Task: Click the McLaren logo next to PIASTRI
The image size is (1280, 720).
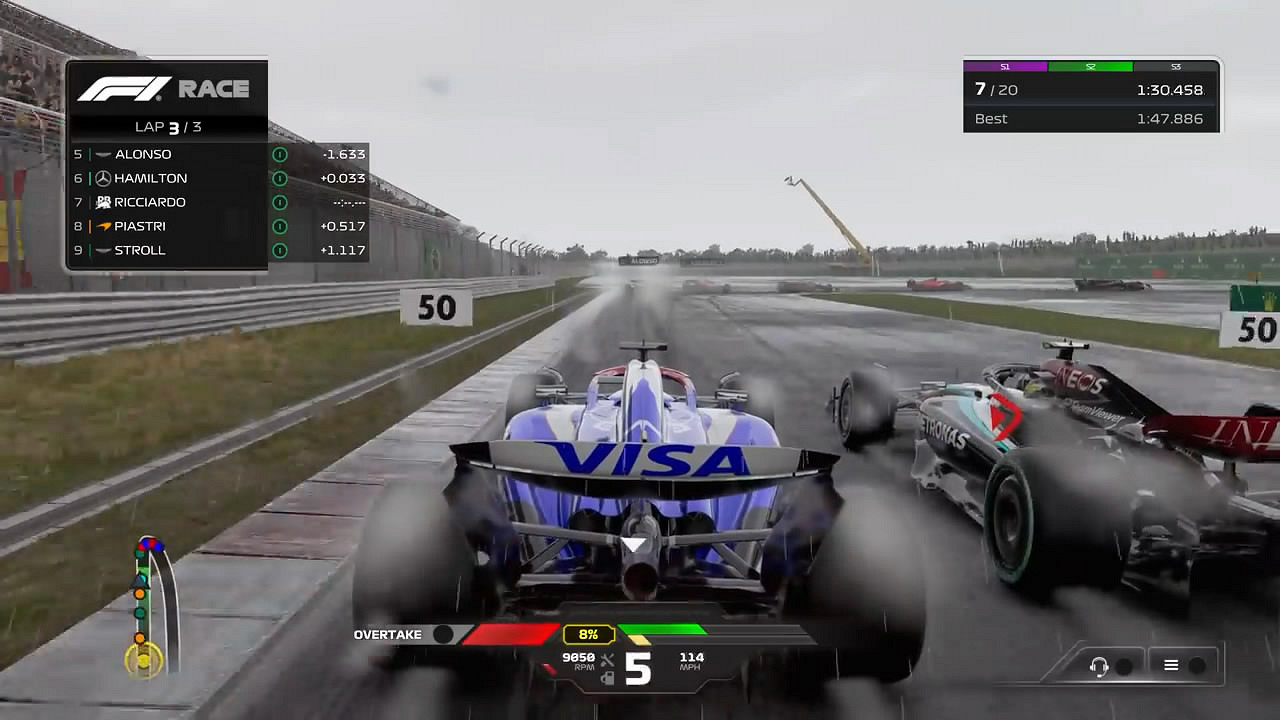Action: [103, 226]
